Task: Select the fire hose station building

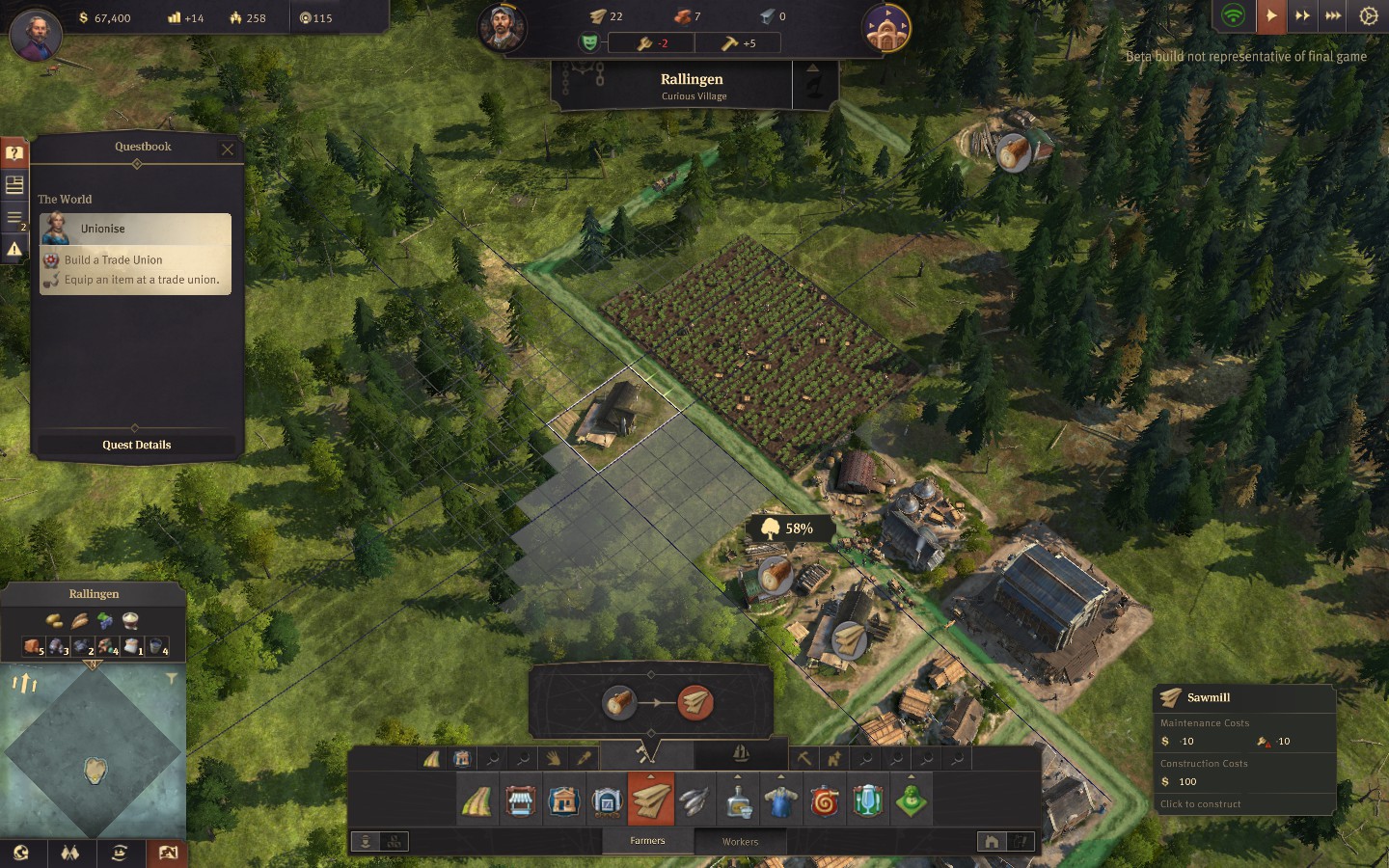Action: (x=825, y=801)
